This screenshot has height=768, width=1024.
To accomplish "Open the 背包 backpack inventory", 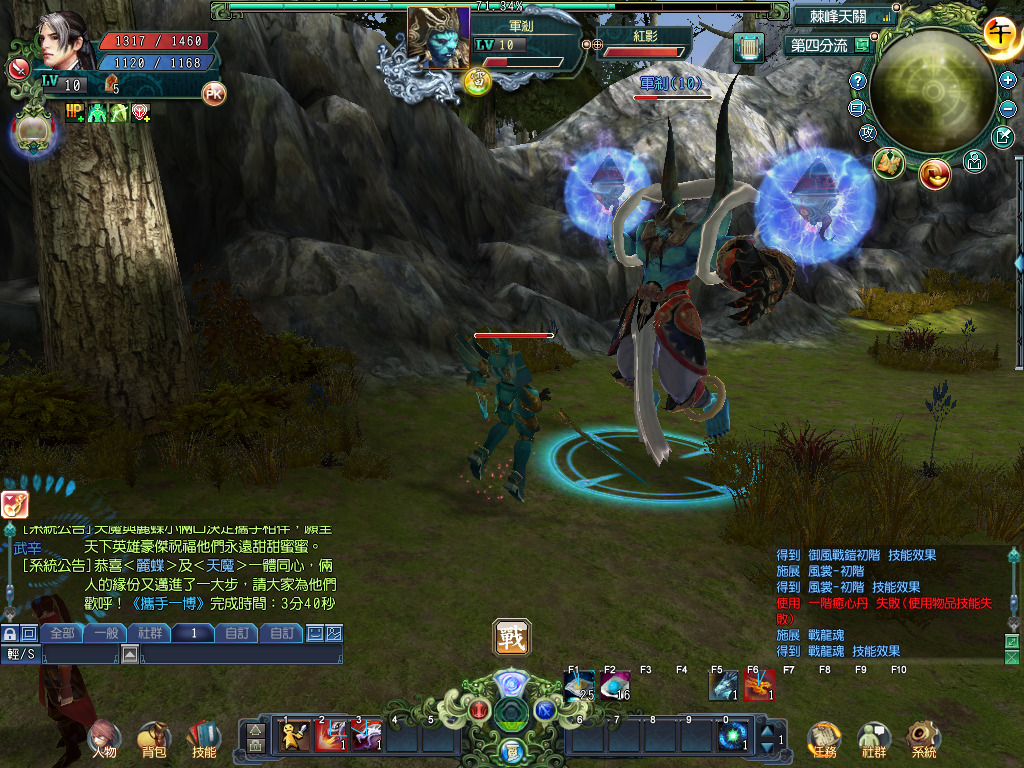I will point(154,739).
